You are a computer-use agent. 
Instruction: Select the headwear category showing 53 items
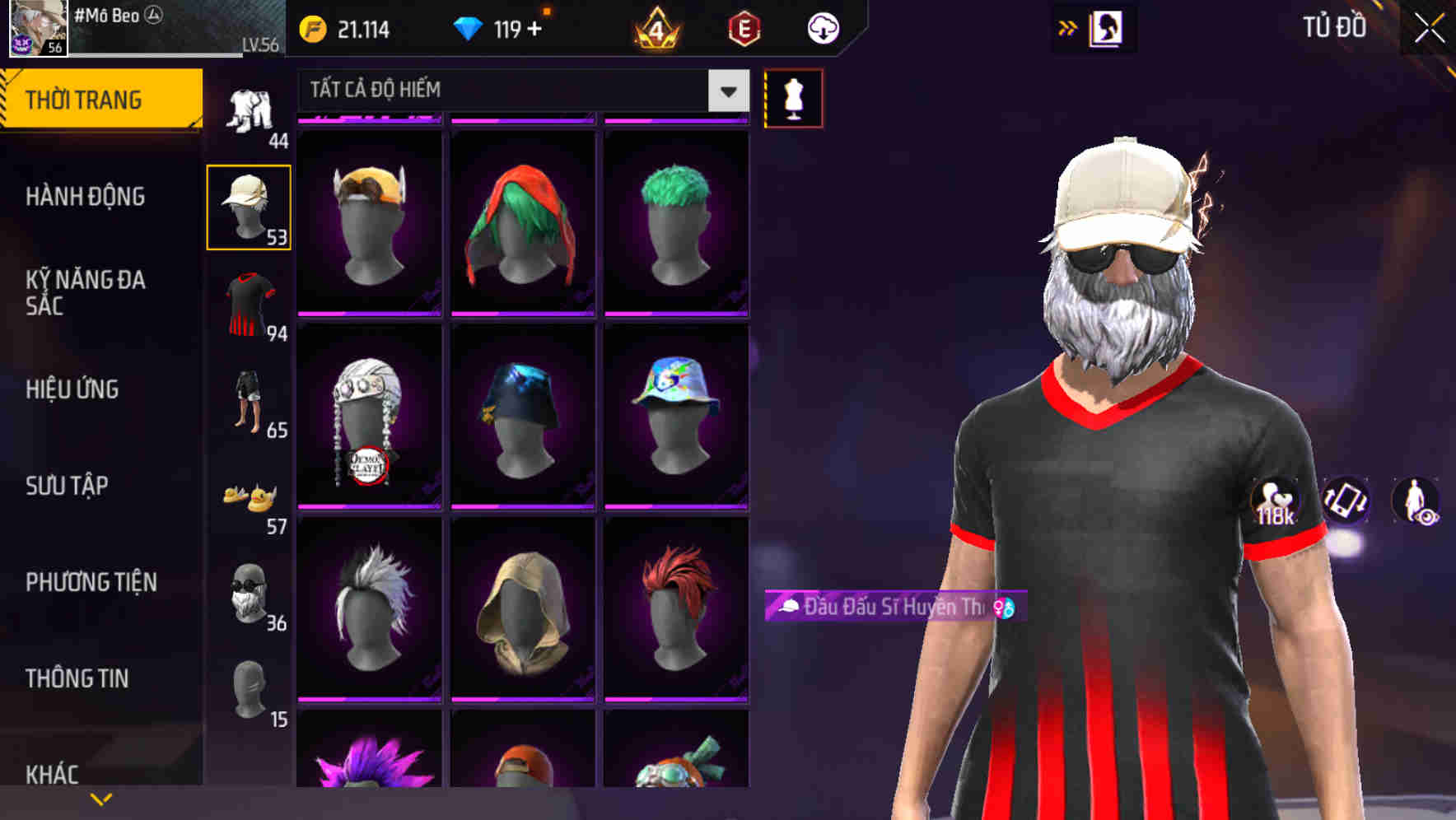(x=249, y=206)
